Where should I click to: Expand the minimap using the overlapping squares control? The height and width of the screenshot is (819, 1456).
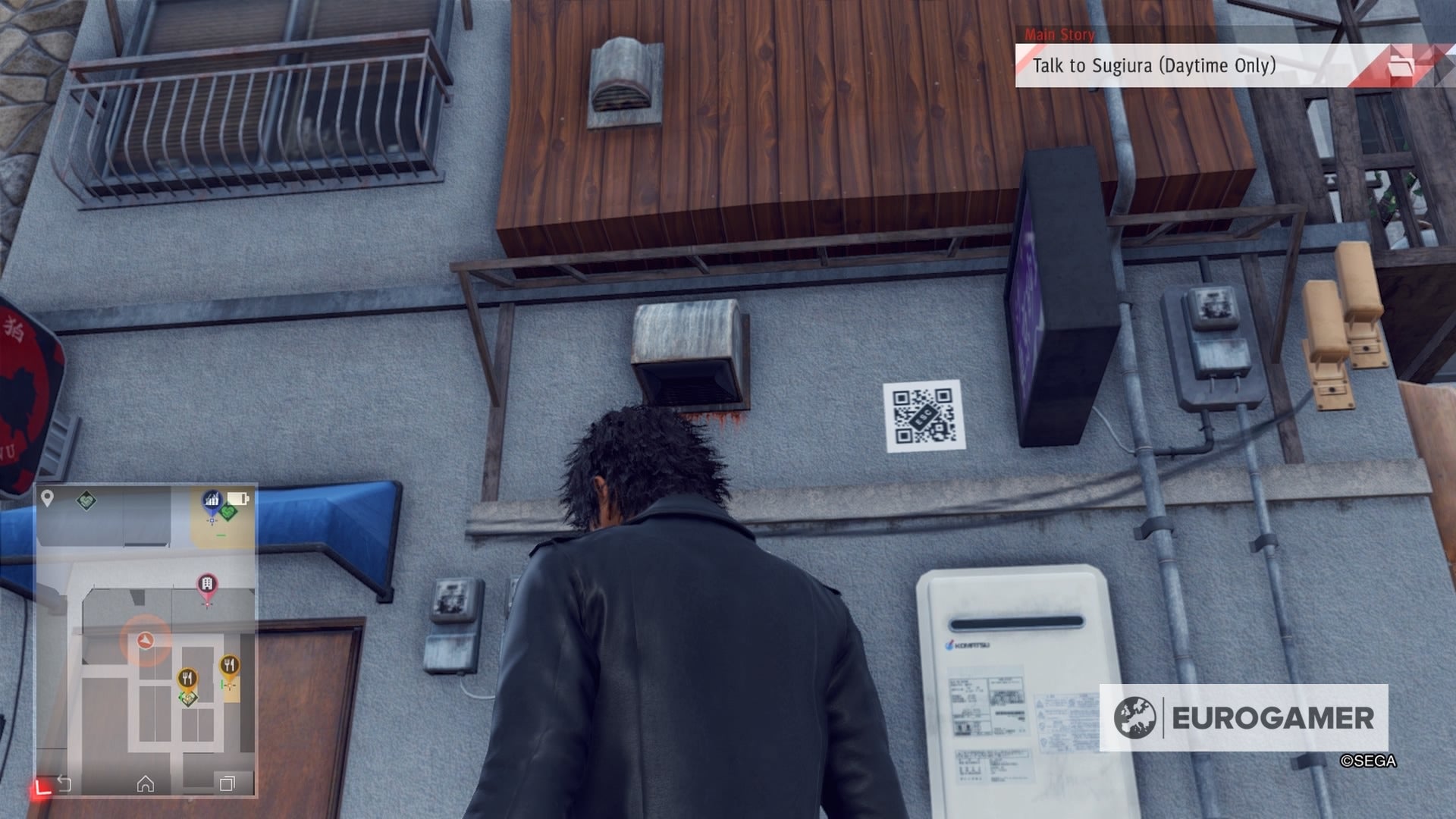coord(226,783)
